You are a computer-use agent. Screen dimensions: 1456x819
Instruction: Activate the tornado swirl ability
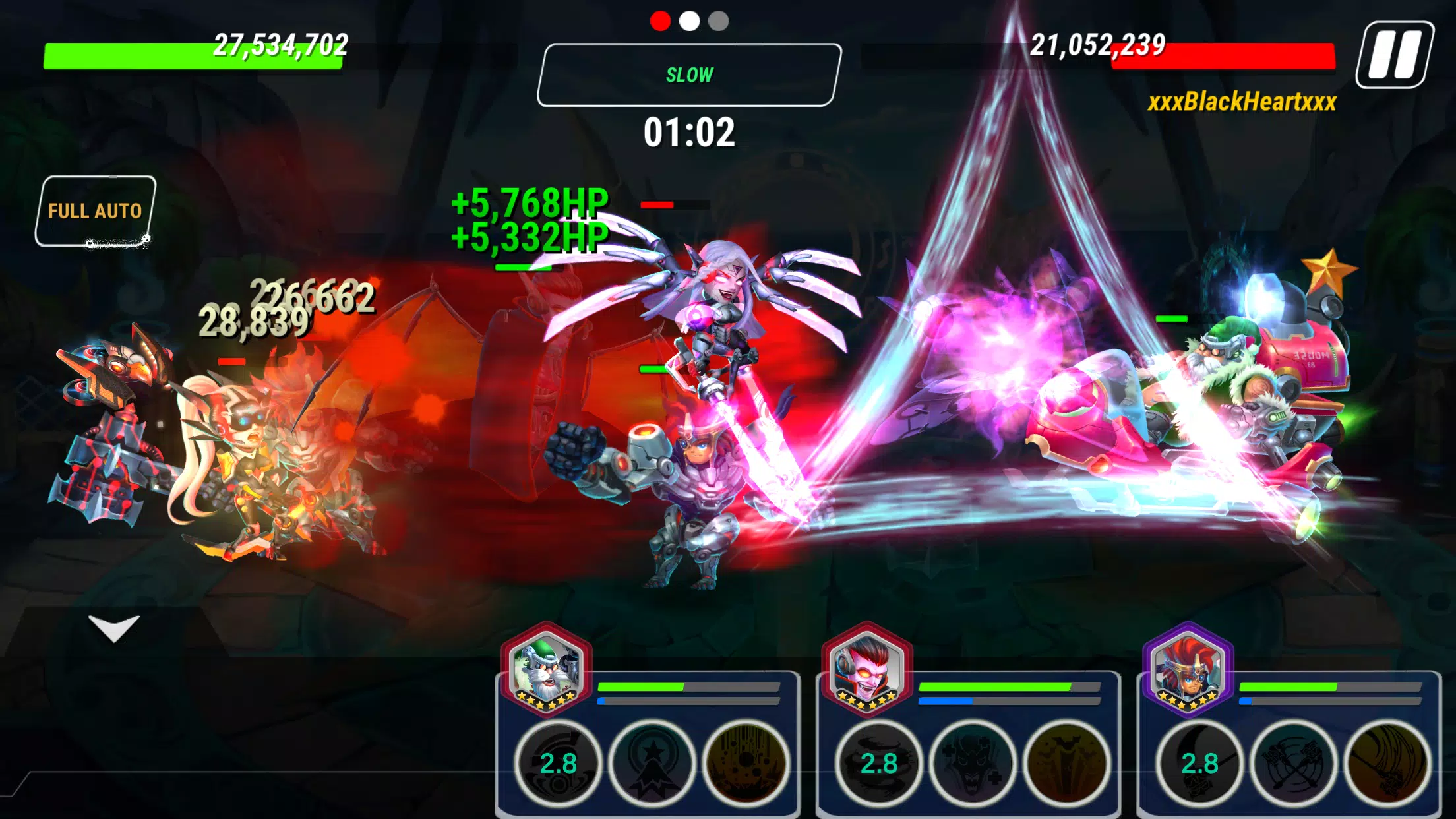tap(879, 764)
